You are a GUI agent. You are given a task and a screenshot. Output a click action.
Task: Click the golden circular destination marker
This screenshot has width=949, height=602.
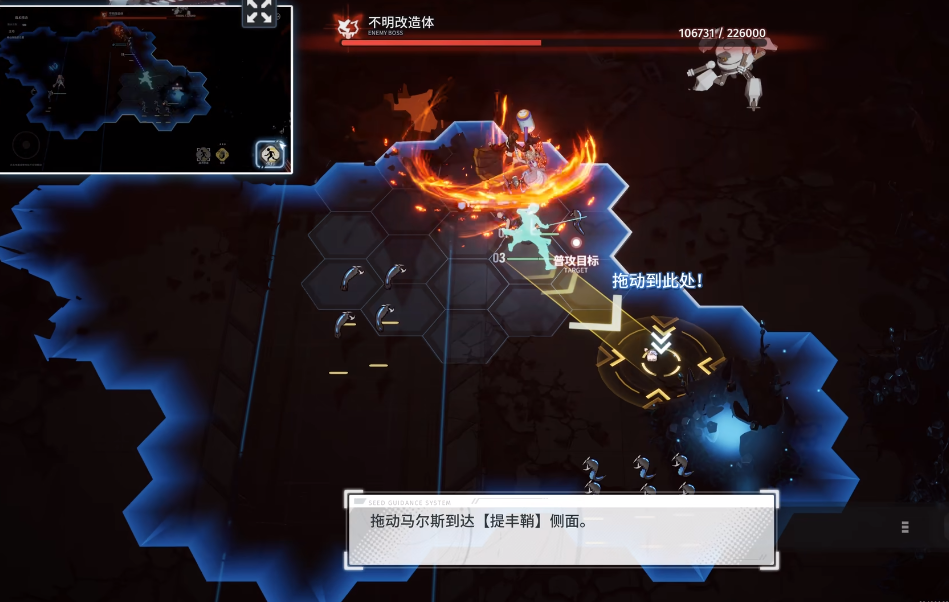coord(659,357)
